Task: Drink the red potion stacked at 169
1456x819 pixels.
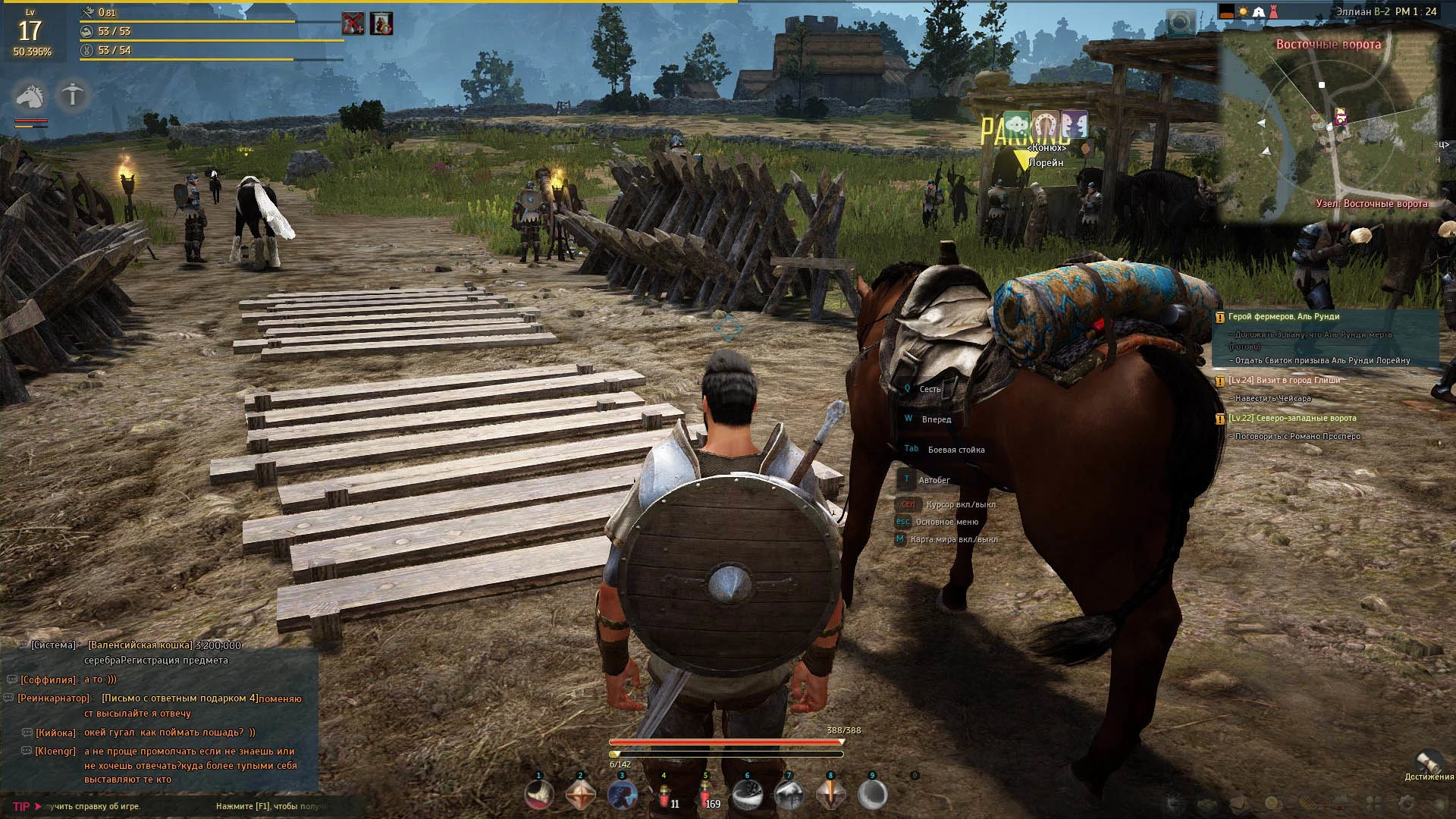Action: click(x=706, y=796)
